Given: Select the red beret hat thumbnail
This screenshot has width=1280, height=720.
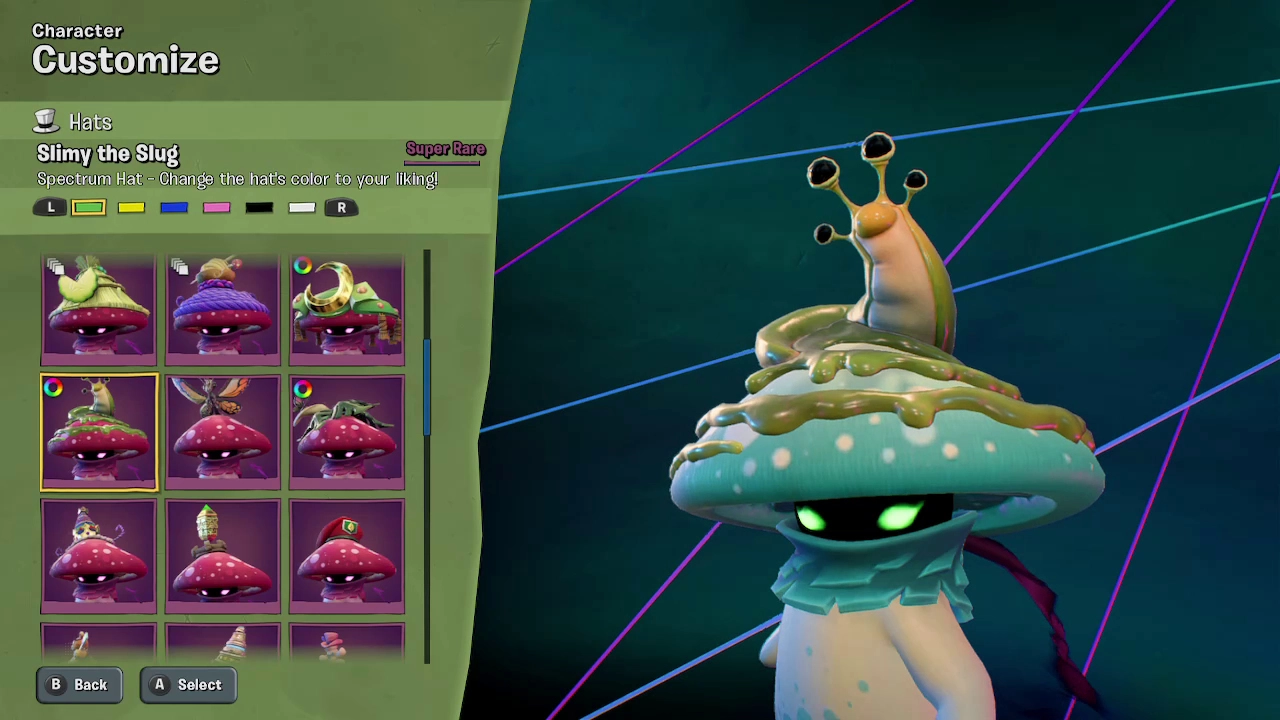Looking at the screenshot, I should click(x=347, y=555).
